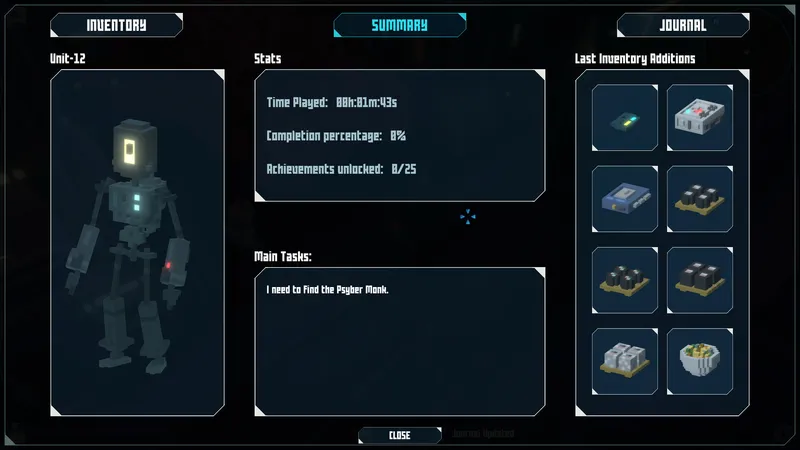The image size is (800, 450).
Task: Select the grey device with red button
Action: [700, 117]
